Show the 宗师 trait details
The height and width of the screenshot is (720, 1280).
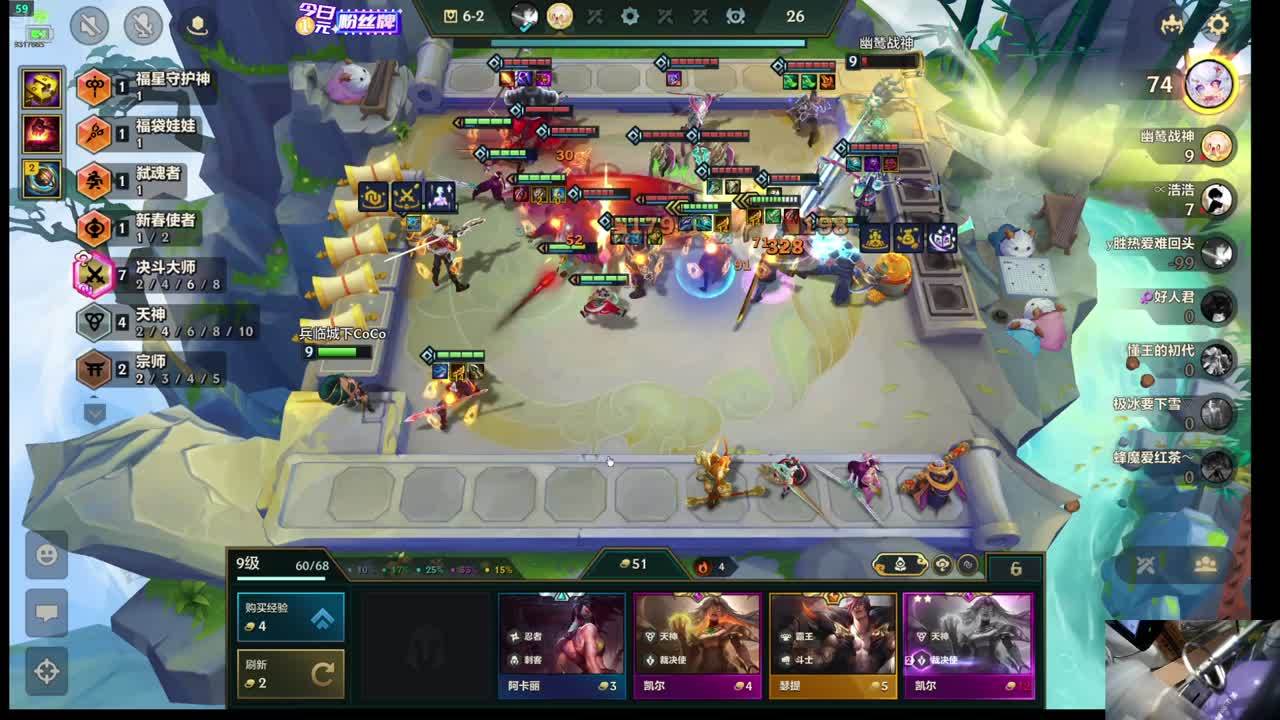pyautogui.click(x=150, y=369)
